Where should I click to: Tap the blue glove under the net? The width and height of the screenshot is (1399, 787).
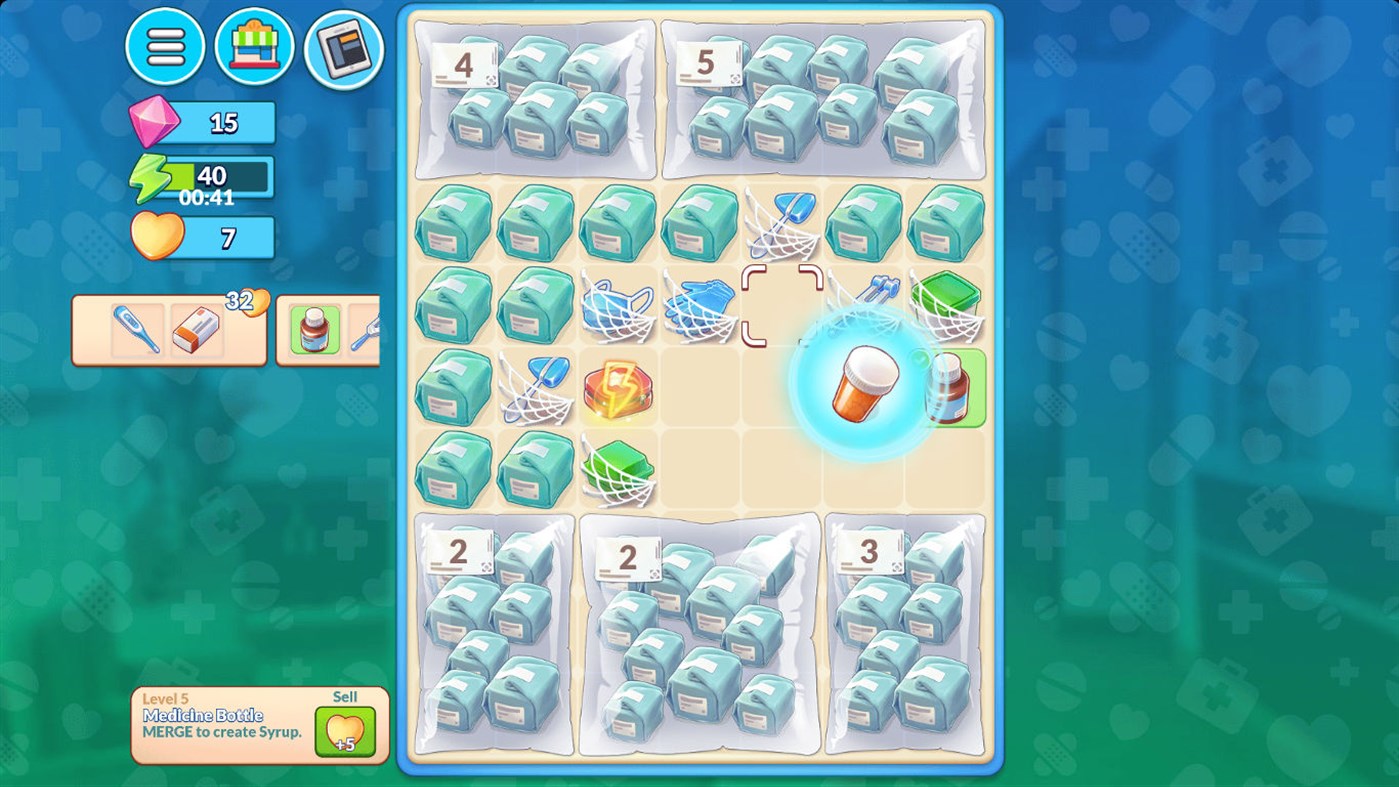[700, 300]
